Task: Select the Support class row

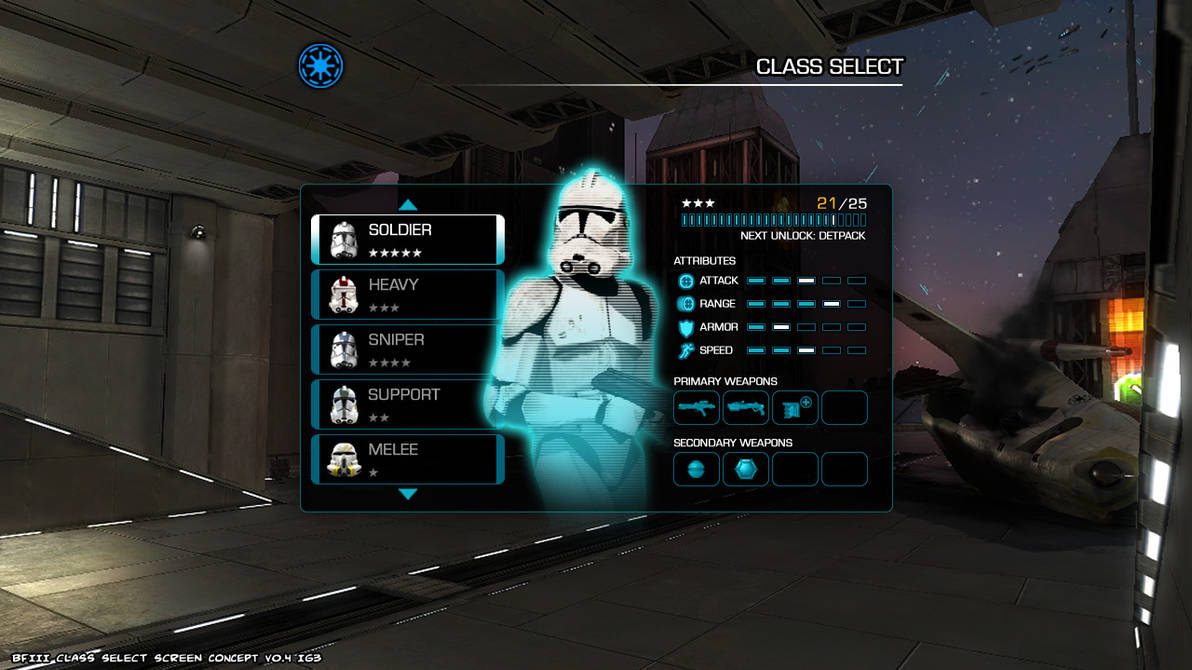Action: pos(407,404)
